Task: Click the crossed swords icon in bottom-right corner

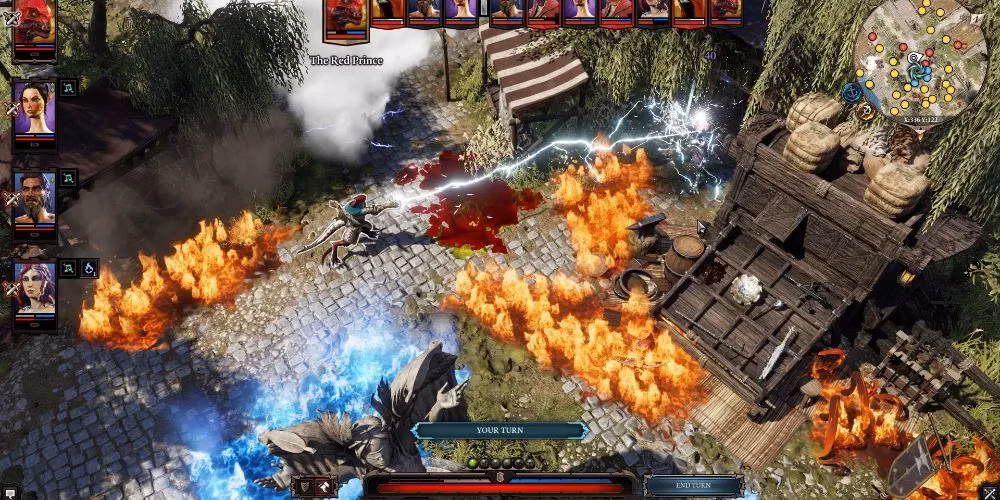Action: (990, 490)
